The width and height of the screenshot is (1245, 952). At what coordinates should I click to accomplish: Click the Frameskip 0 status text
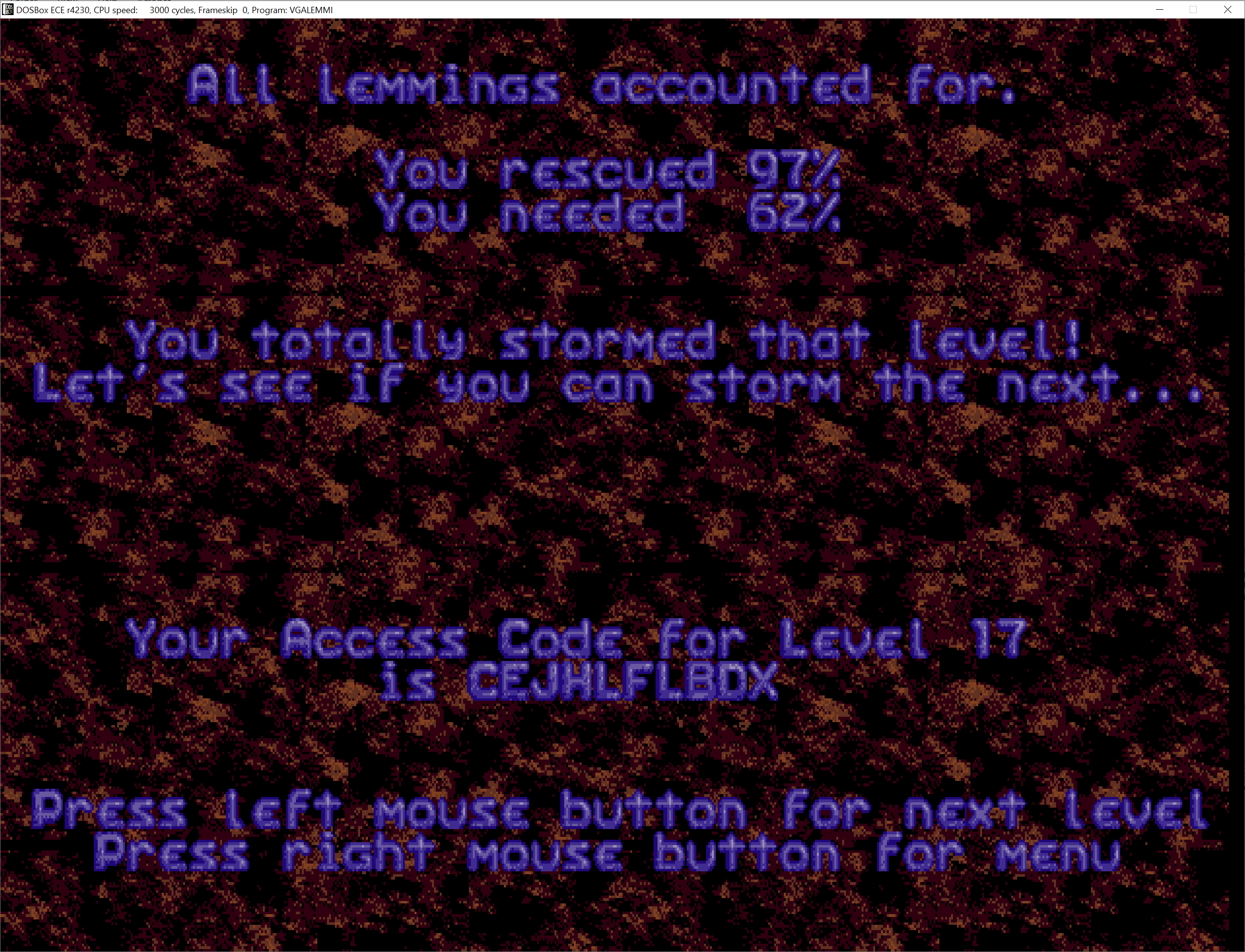coord(218,10)
